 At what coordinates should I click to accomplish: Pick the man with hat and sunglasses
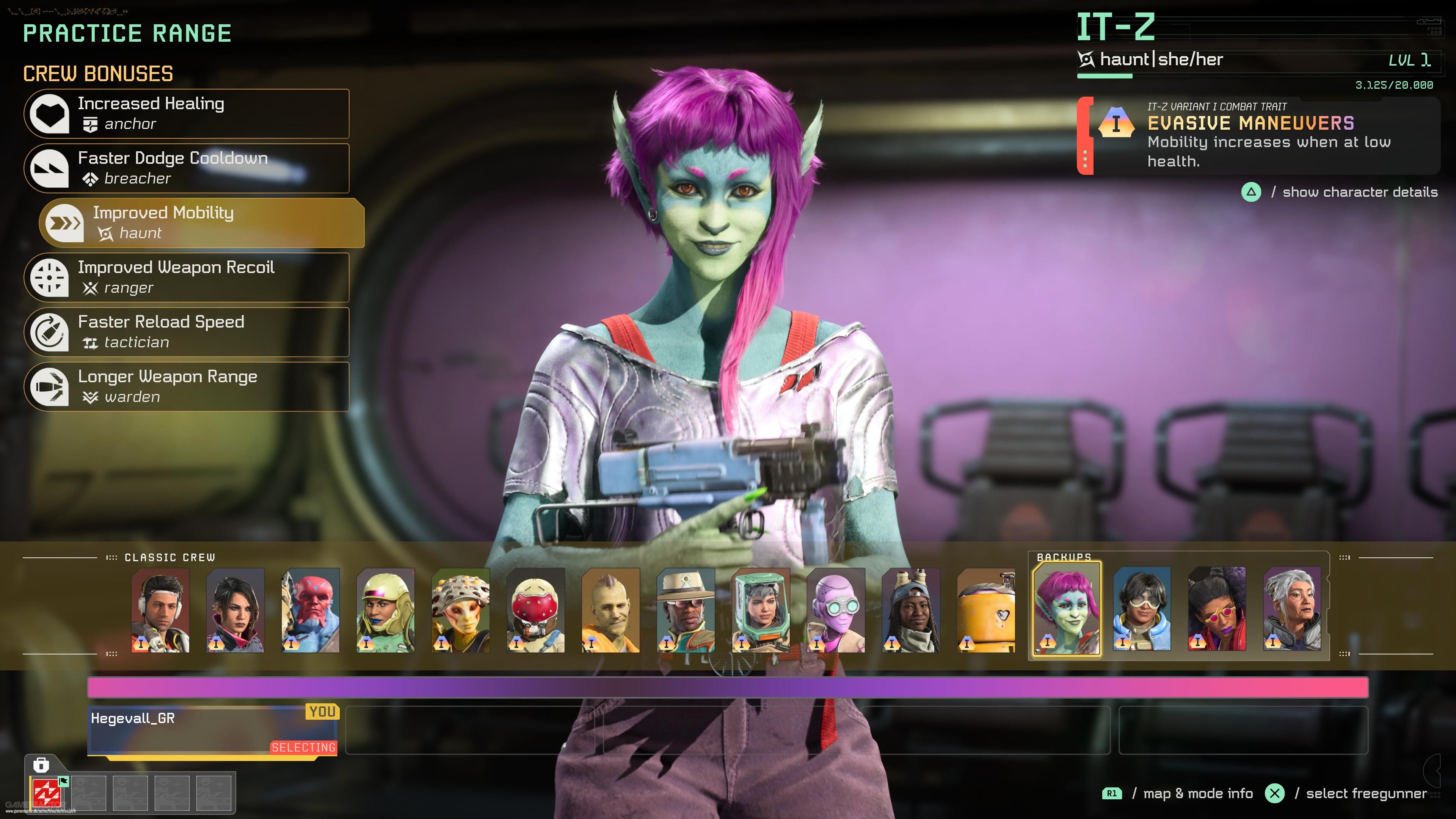[x=686, y=611]
